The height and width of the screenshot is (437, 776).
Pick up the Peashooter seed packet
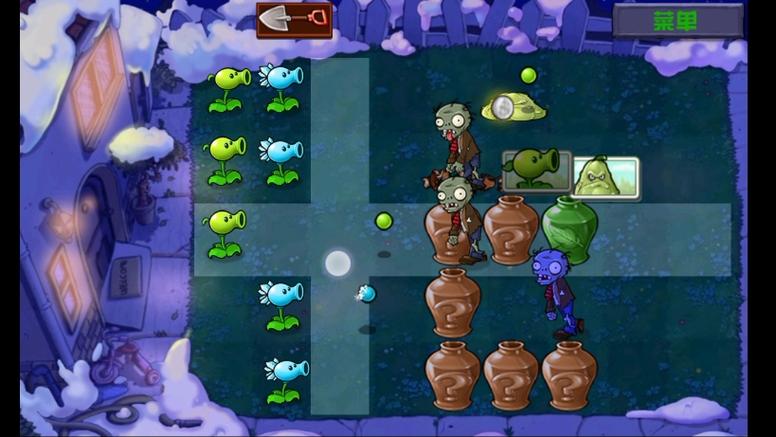tap(536, 169)
